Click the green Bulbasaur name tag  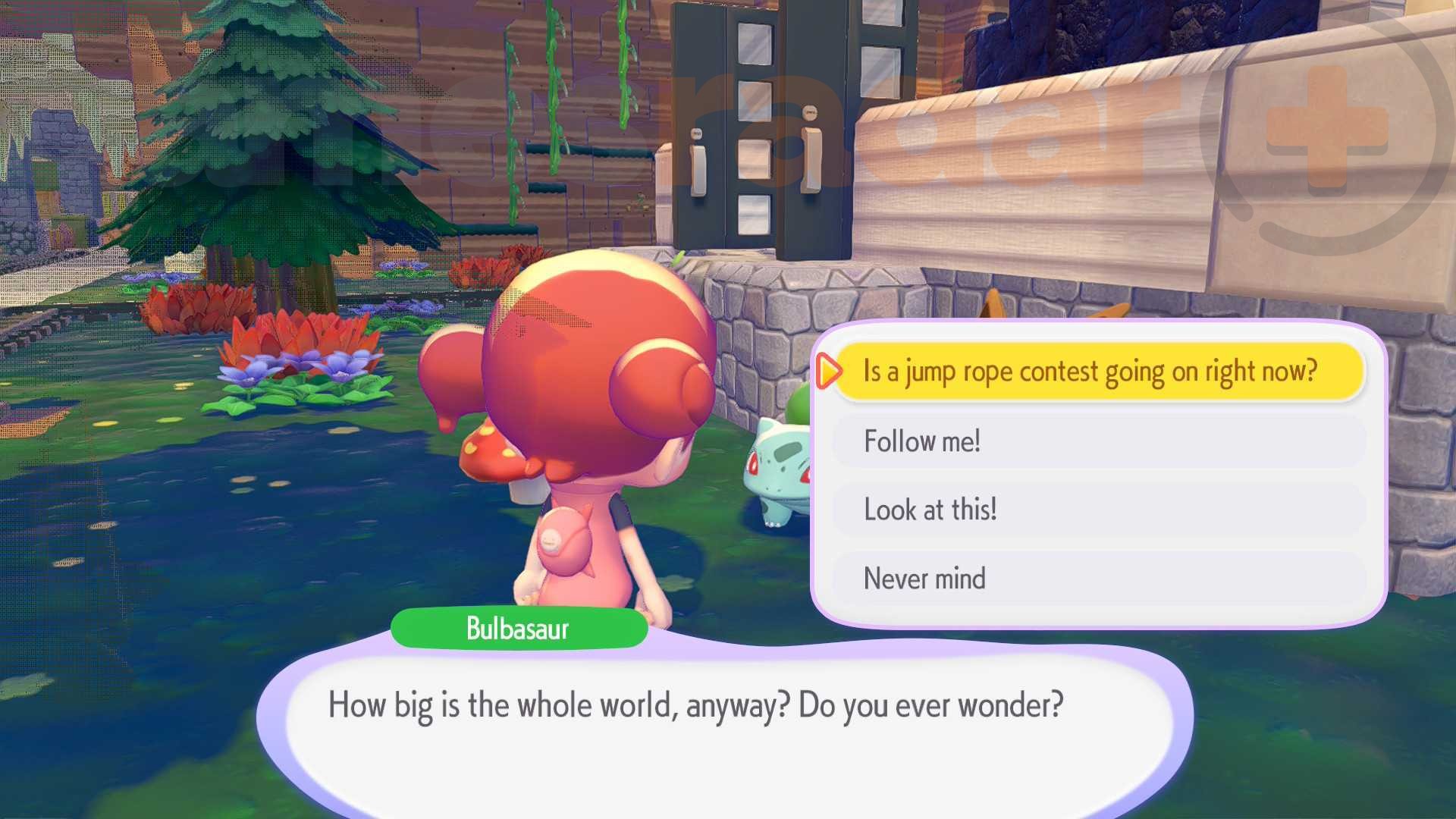point(519,627)
